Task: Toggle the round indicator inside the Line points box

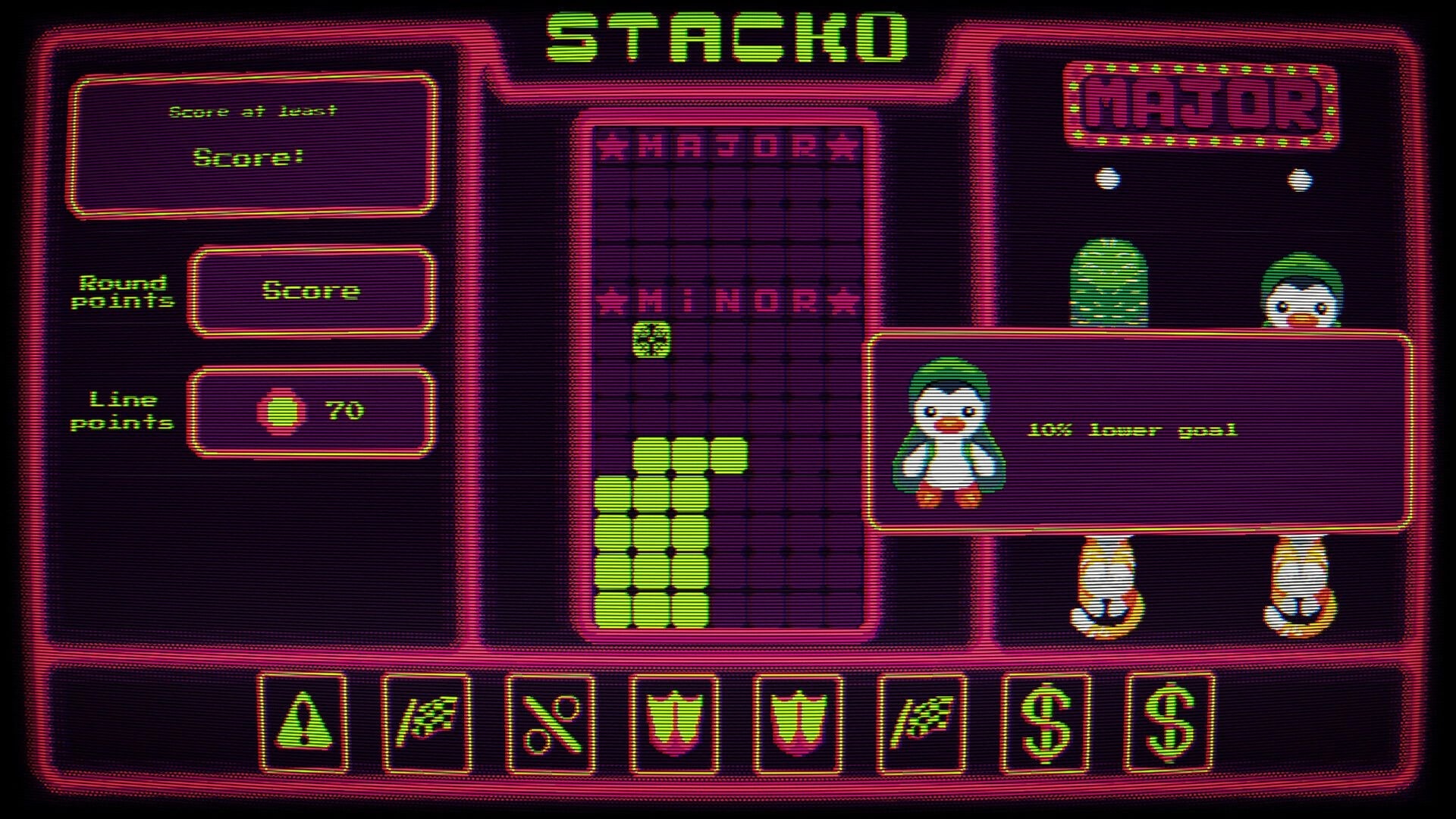Action: pos(281,410)
